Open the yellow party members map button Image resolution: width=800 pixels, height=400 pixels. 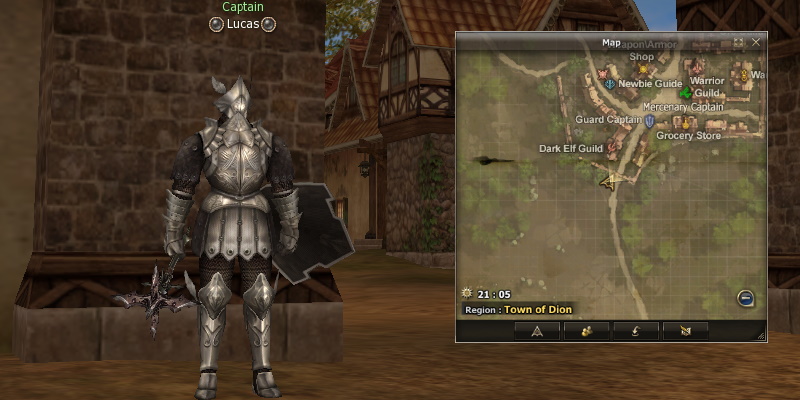click(x=587, y=330)
